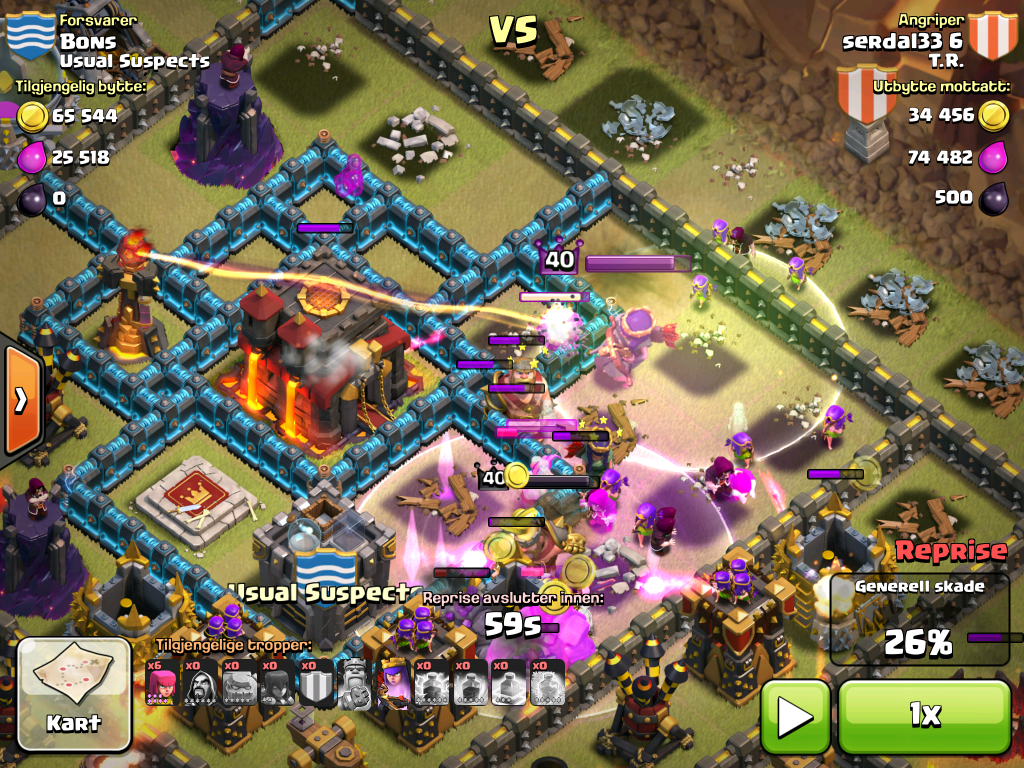
Task: Select the Archer troop slot
Action: pyautogui.click(x=162, y=684)
